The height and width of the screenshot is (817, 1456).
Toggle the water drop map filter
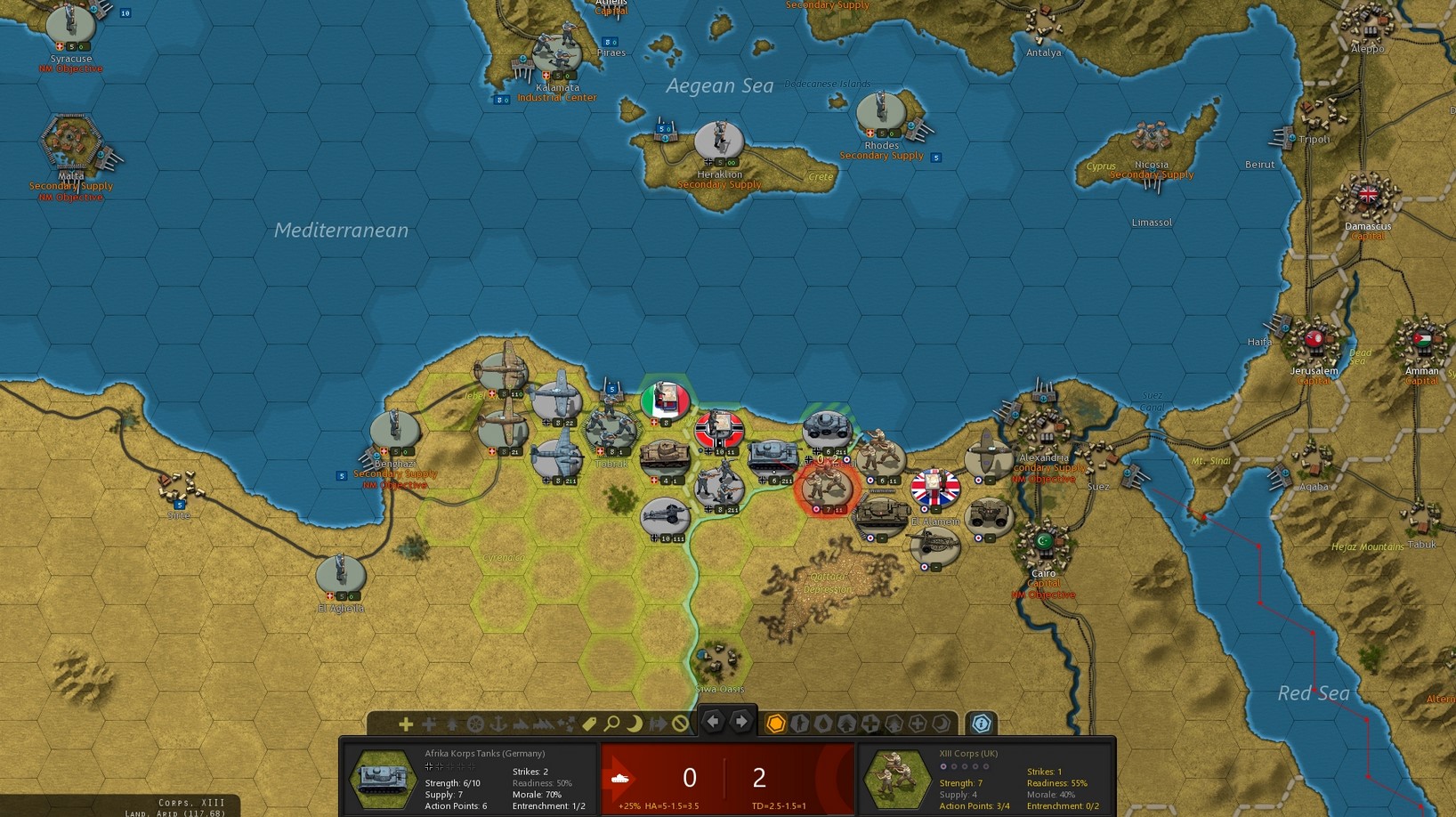823,724
